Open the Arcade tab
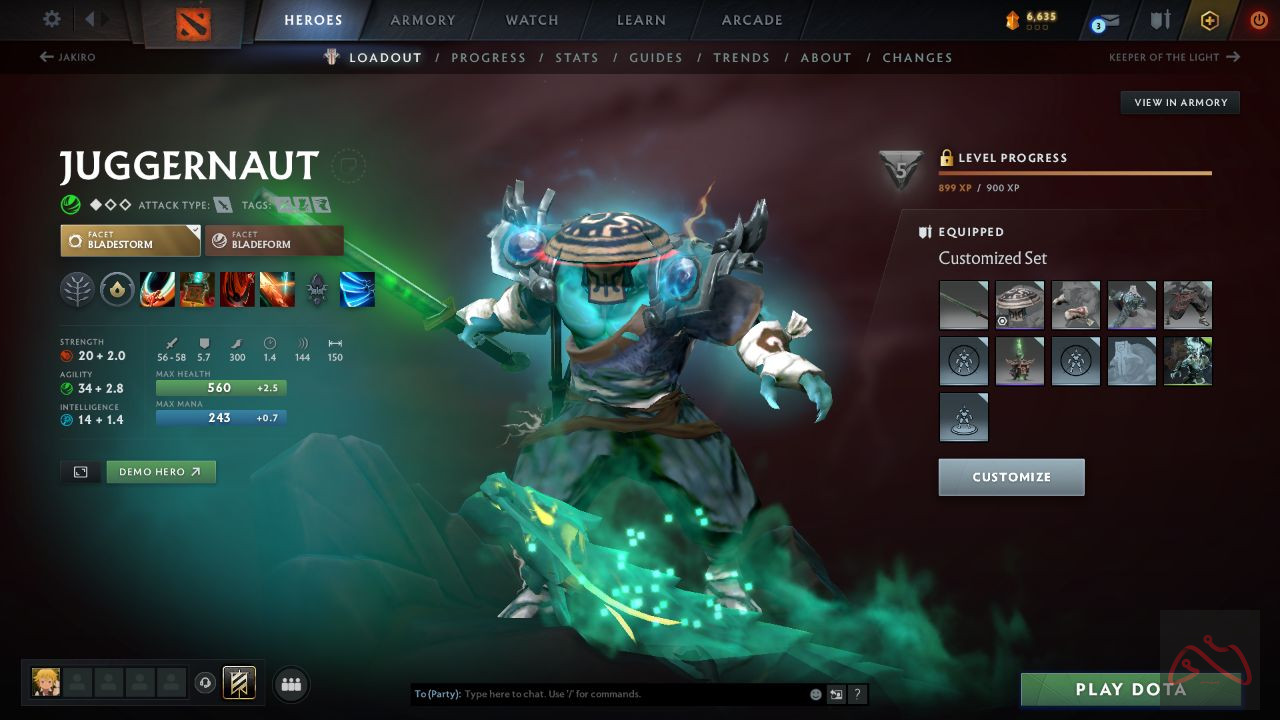 (x=752, y=20)
